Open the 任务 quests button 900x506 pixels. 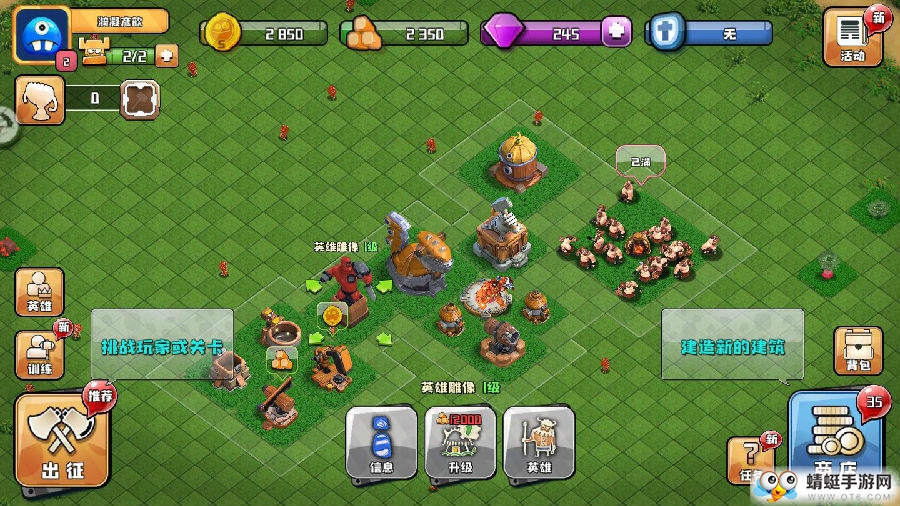(x=752, y=458)
